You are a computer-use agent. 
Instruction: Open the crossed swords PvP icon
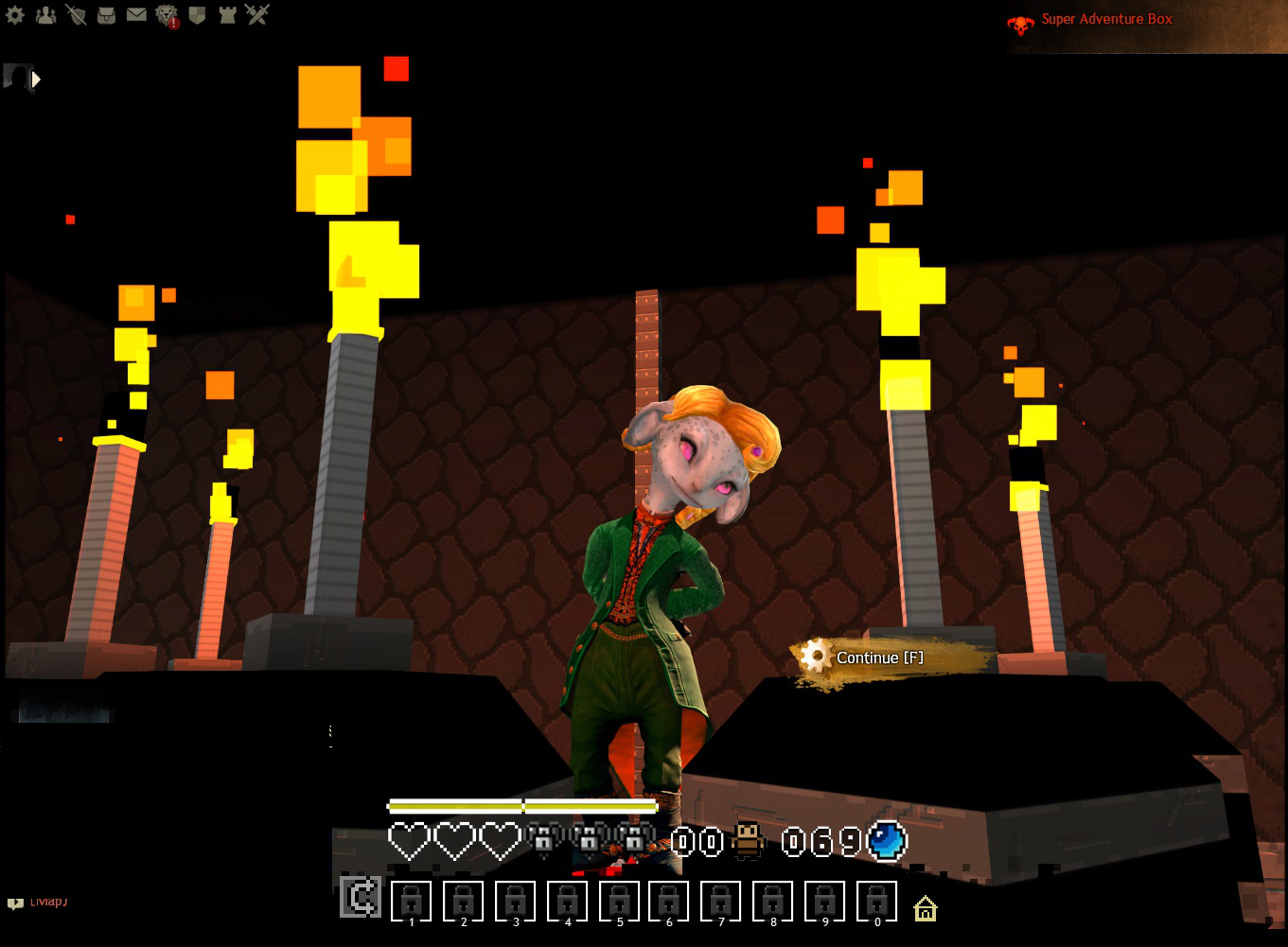[x=257, y=14]
